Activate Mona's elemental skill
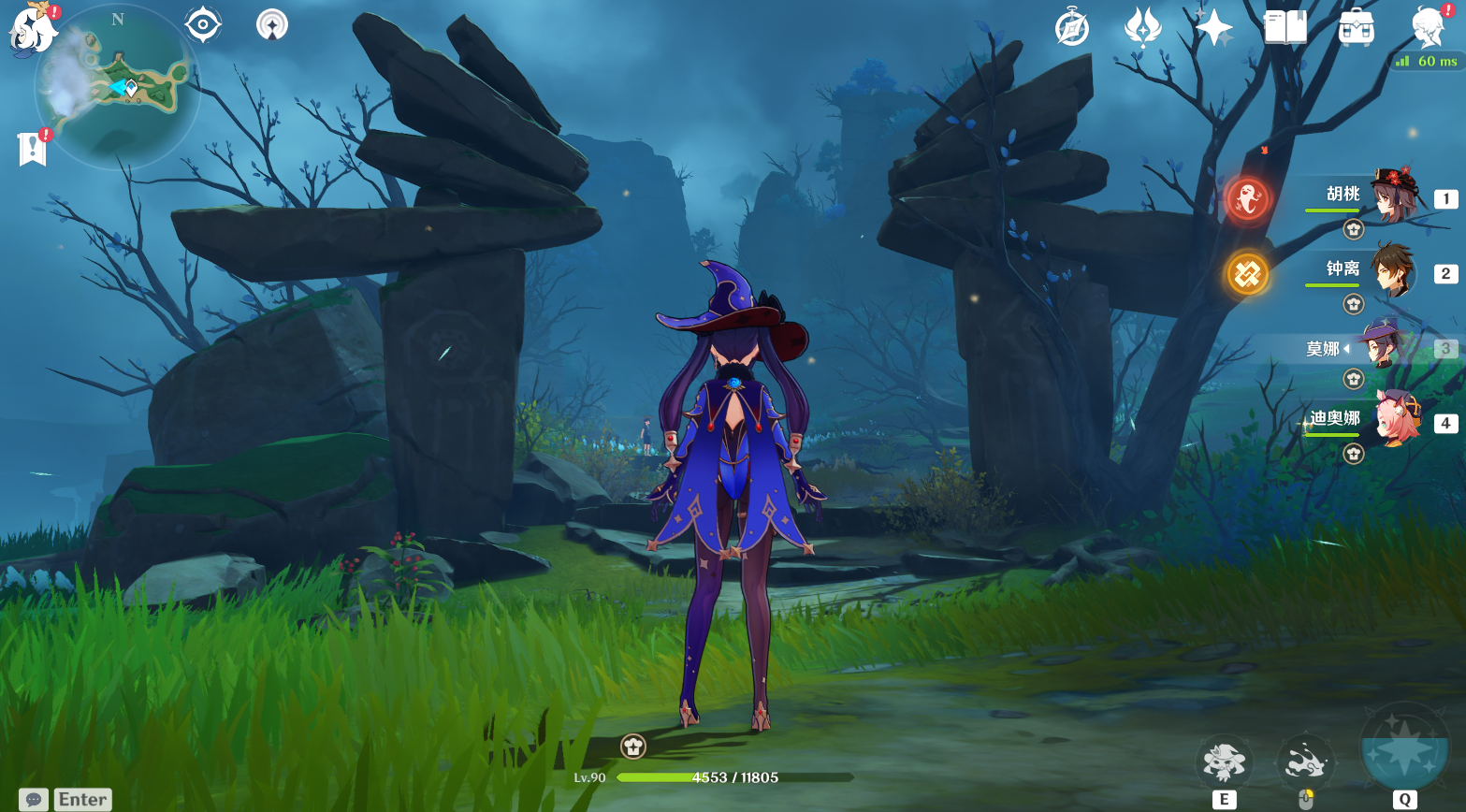The image size is (1466, 812). click(x=1224, y=761)
